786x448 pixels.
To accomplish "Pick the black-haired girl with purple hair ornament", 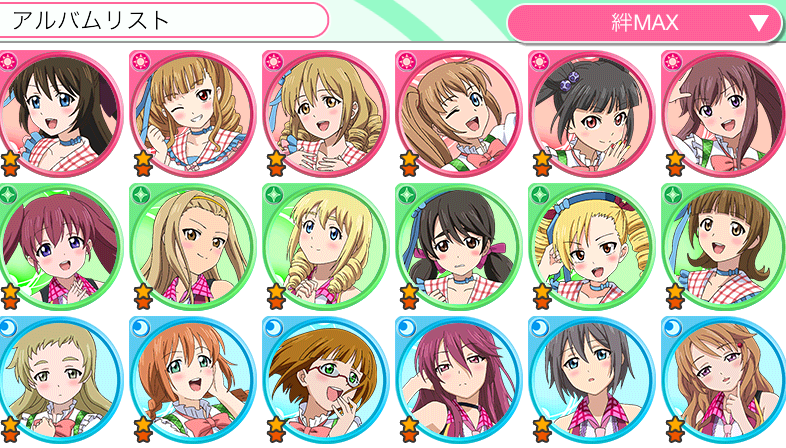I will coord(590,108).
